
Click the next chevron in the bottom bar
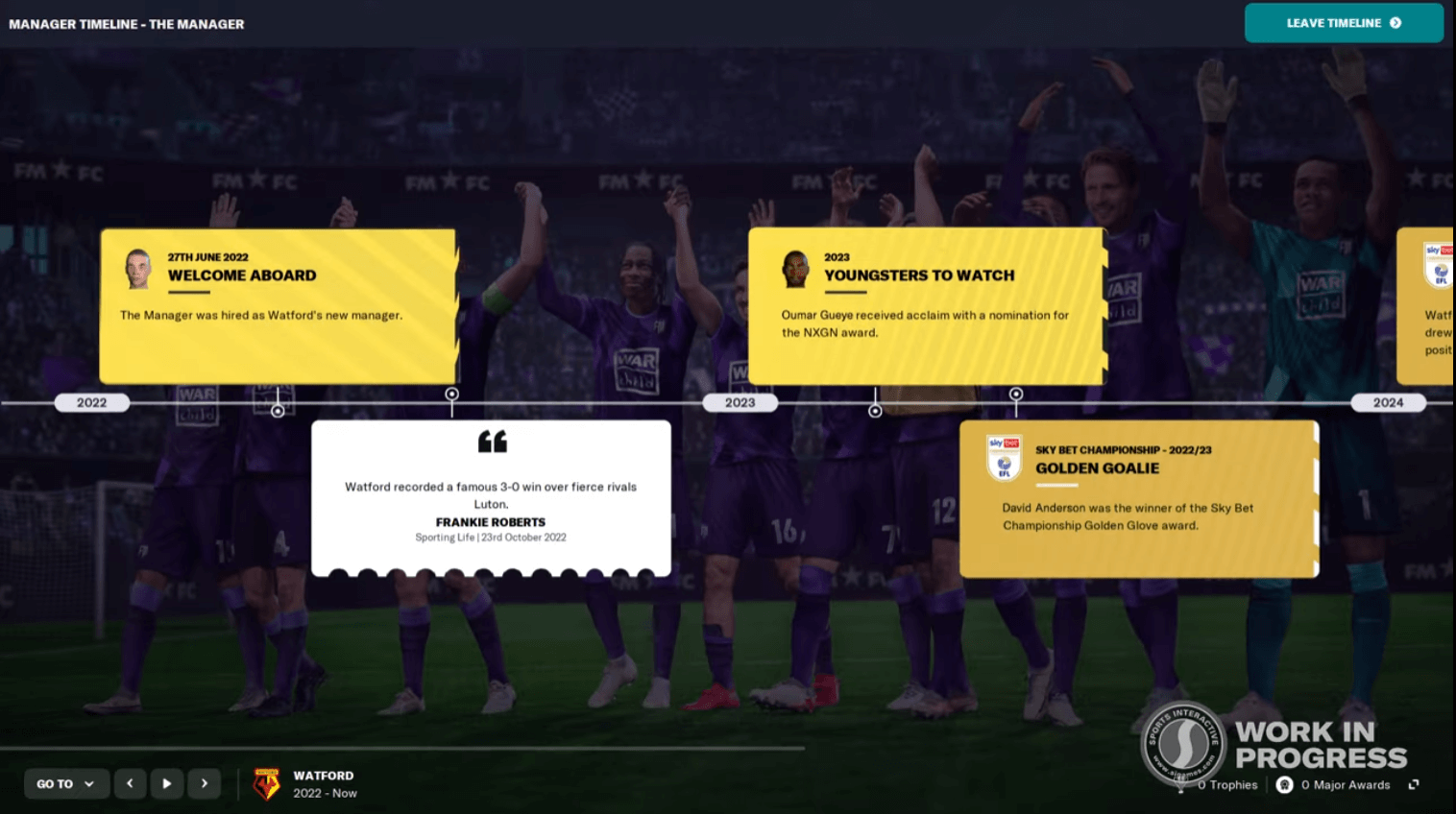(x=204, y=783)
